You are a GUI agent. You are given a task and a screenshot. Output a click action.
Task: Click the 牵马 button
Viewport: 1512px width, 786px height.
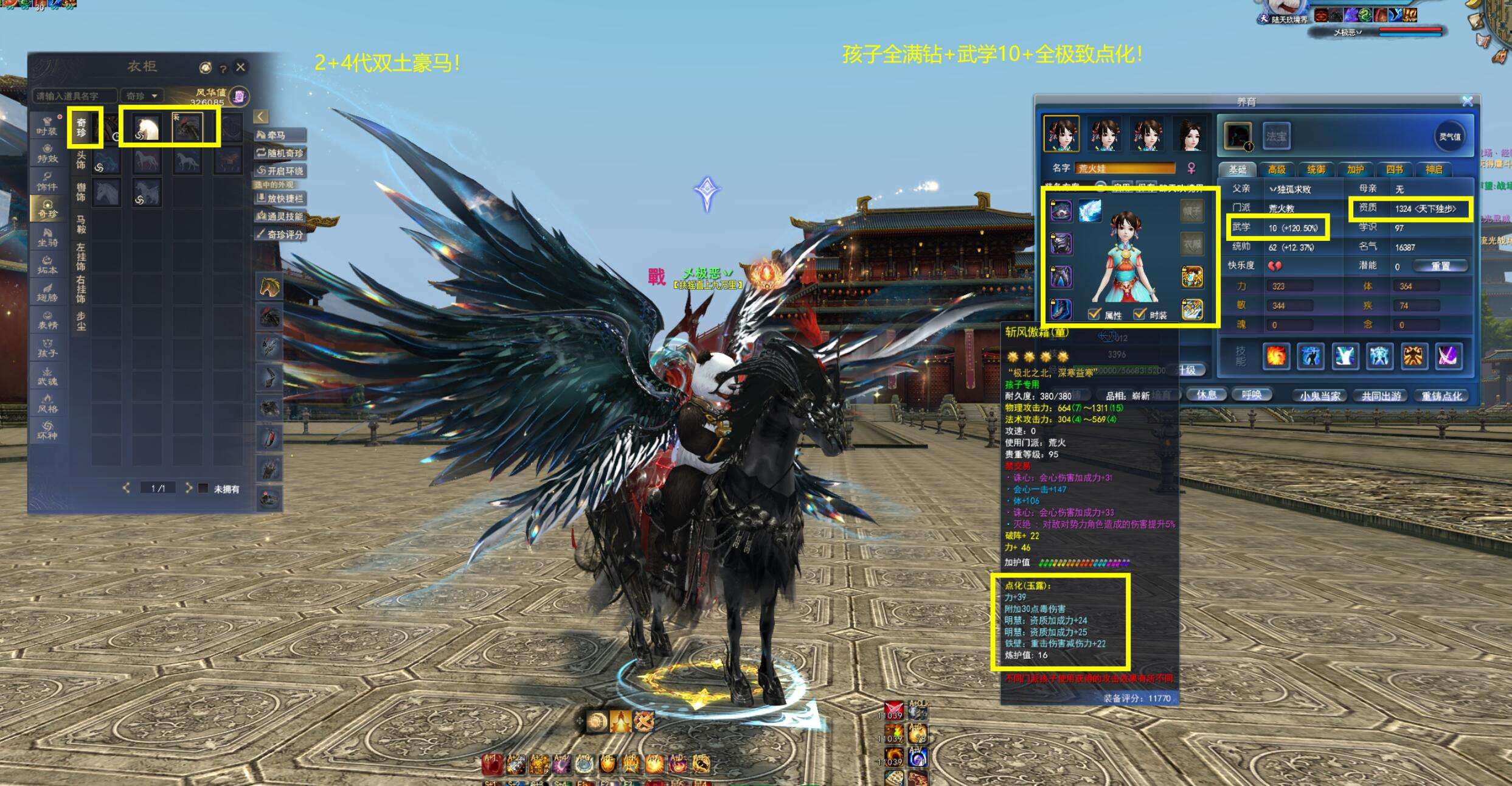[280, 135]
